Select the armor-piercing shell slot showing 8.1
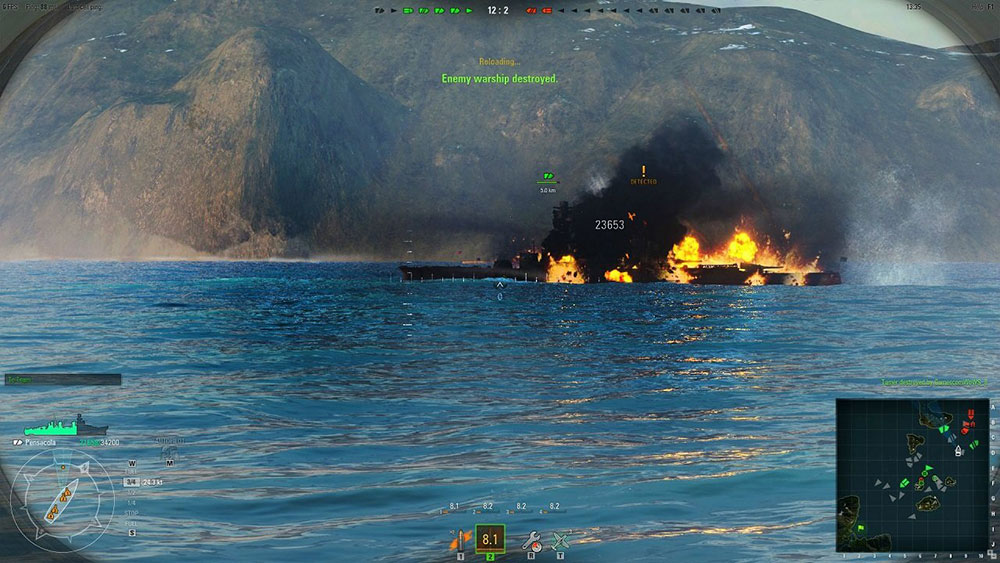Viewport: 1000px width, 563px height. pos(490,540)
